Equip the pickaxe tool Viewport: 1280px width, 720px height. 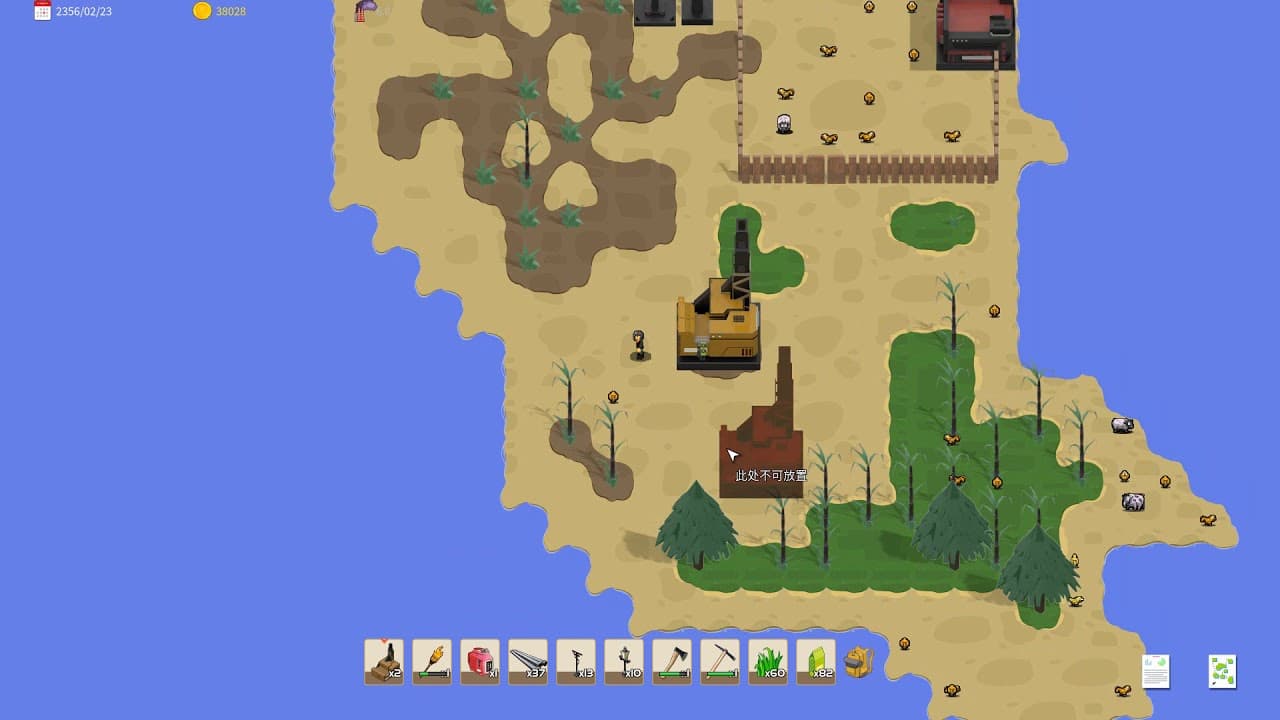point(719,660)
